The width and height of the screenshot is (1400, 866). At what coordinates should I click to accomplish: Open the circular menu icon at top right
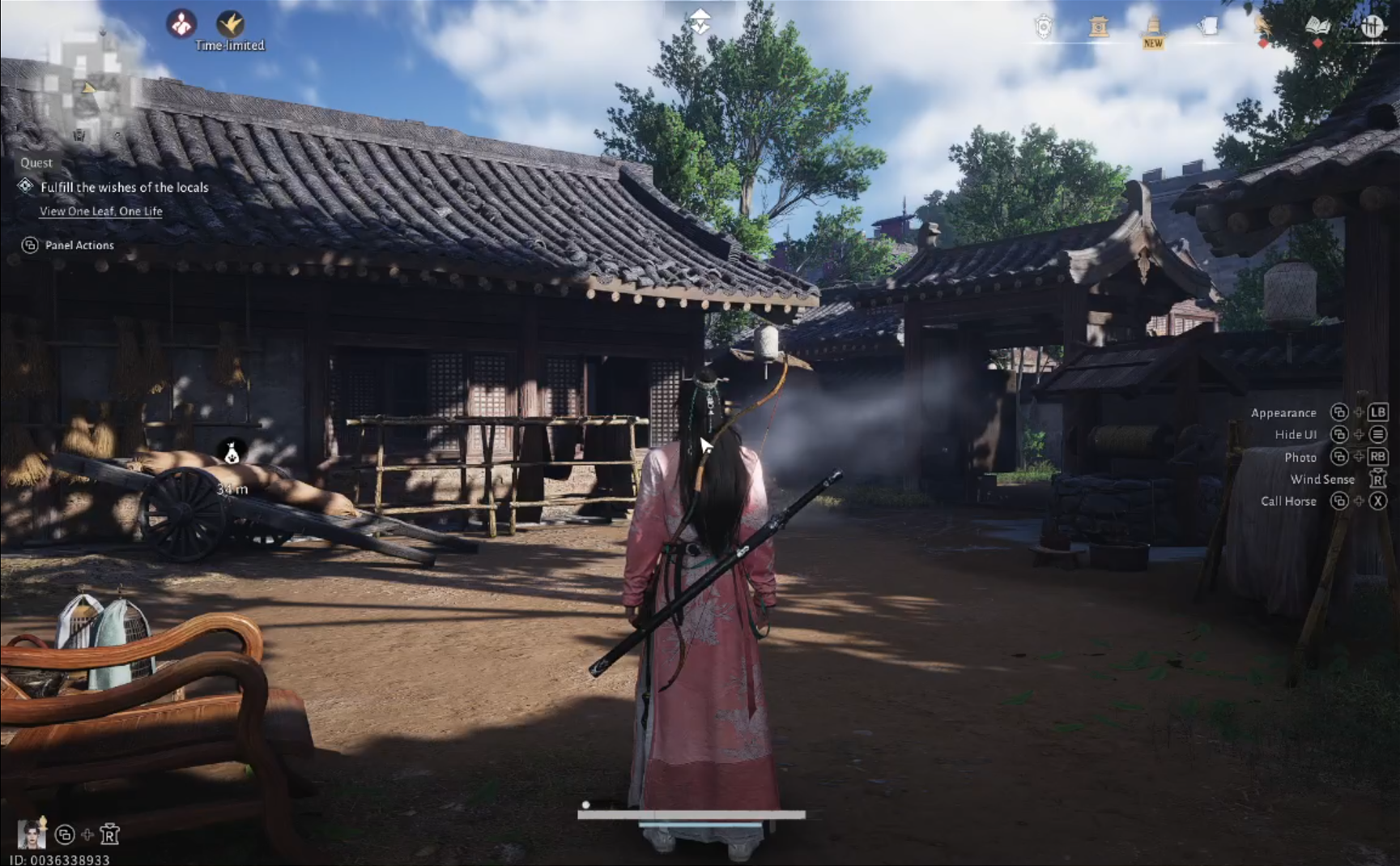(x=1374, y=26)
